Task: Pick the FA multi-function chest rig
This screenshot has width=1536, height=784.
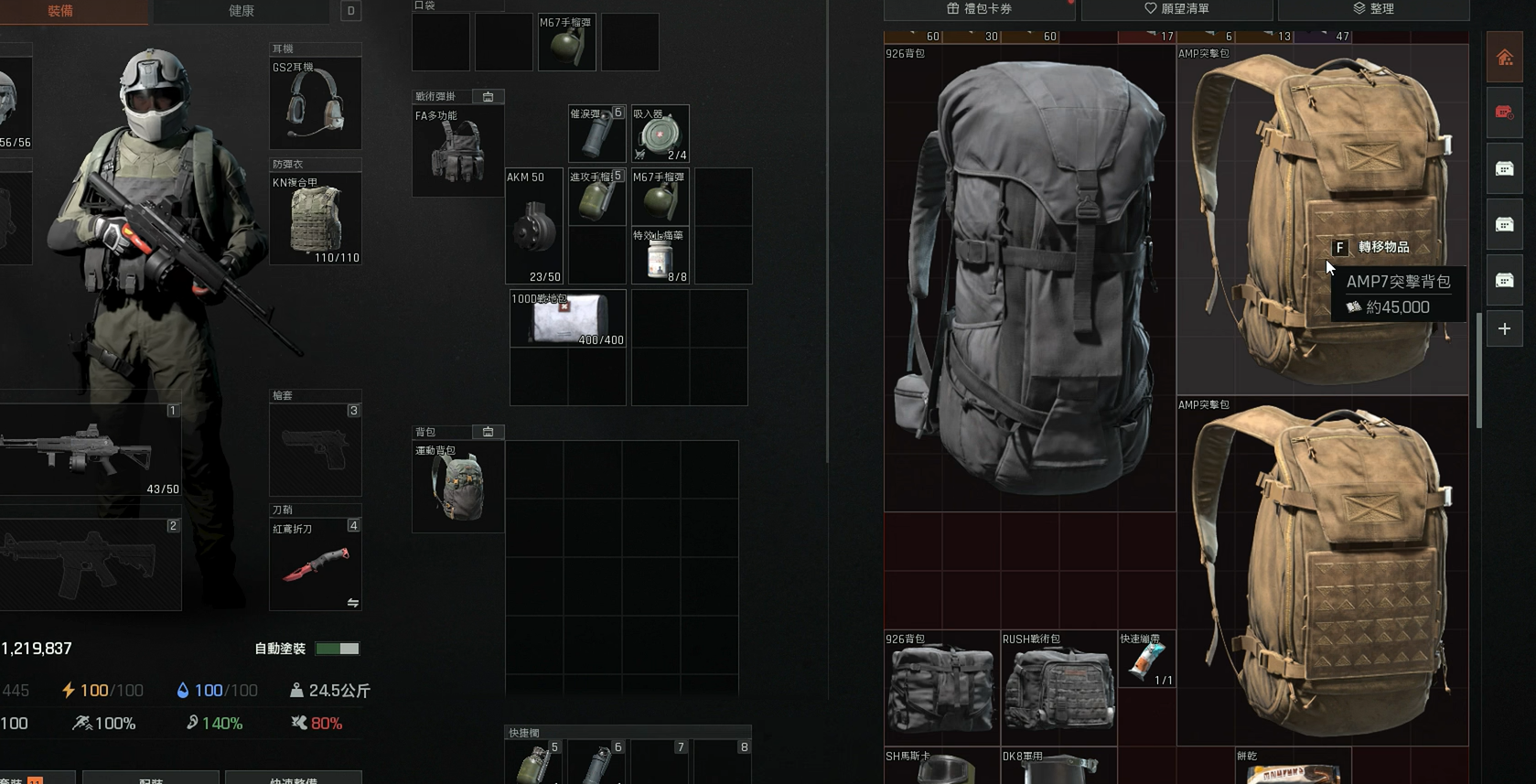Action: 457,152
